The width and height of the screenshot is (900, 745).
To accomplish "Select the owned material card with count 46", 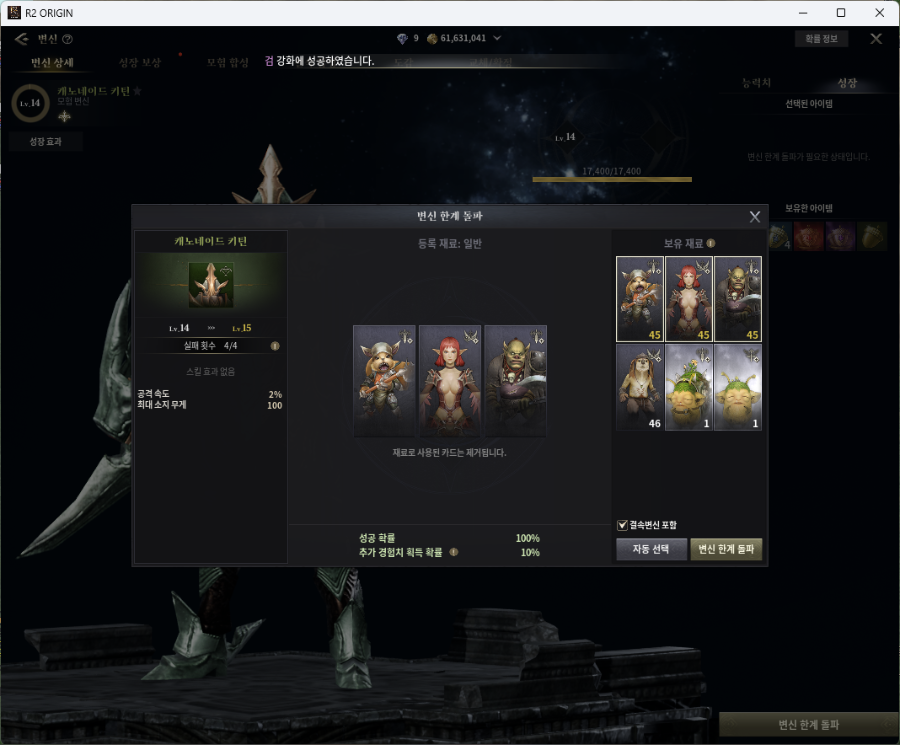I will (x=640, y=388).
